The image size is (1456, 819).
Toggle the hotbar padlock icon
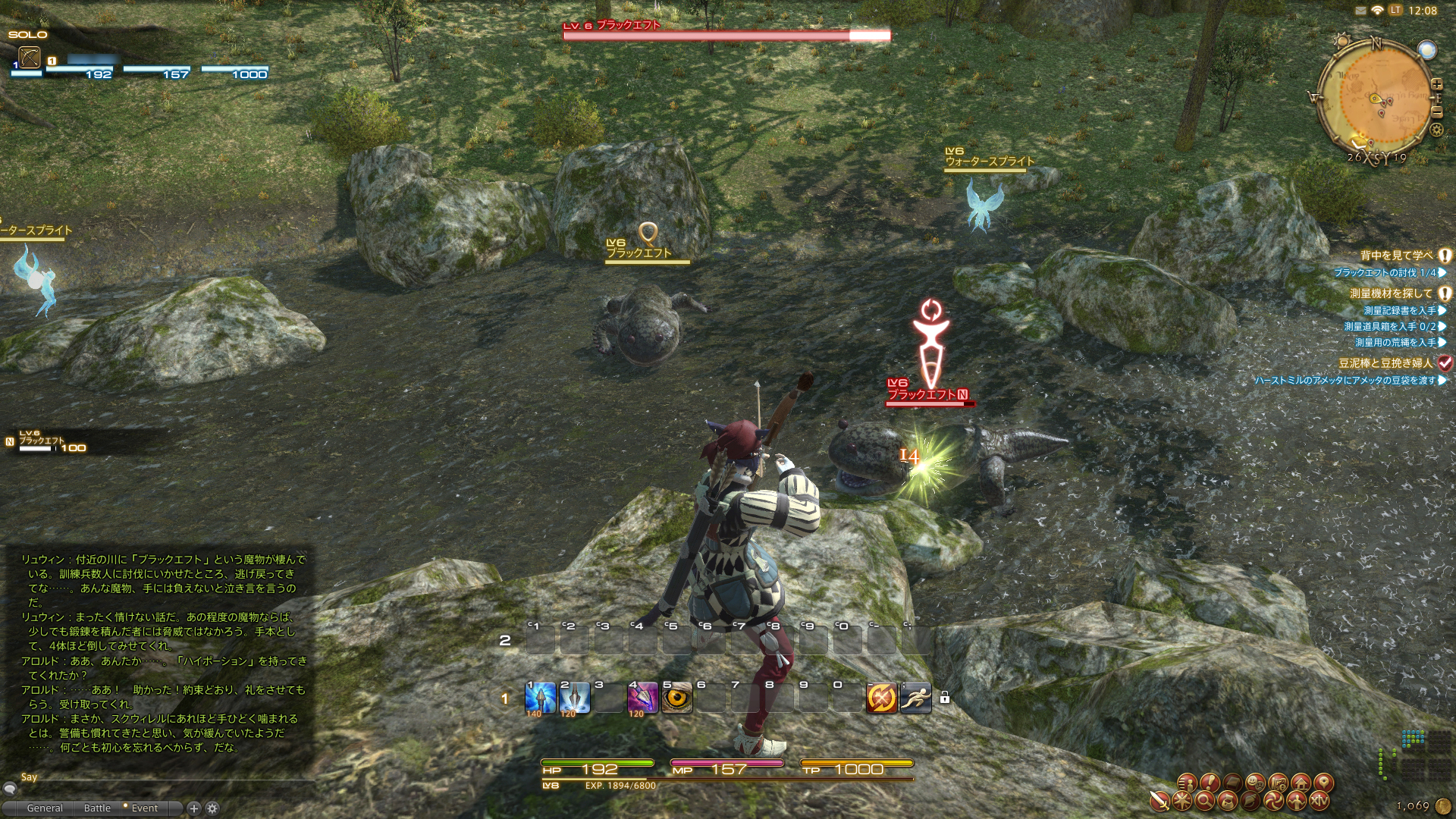click(x=944, y=698)
